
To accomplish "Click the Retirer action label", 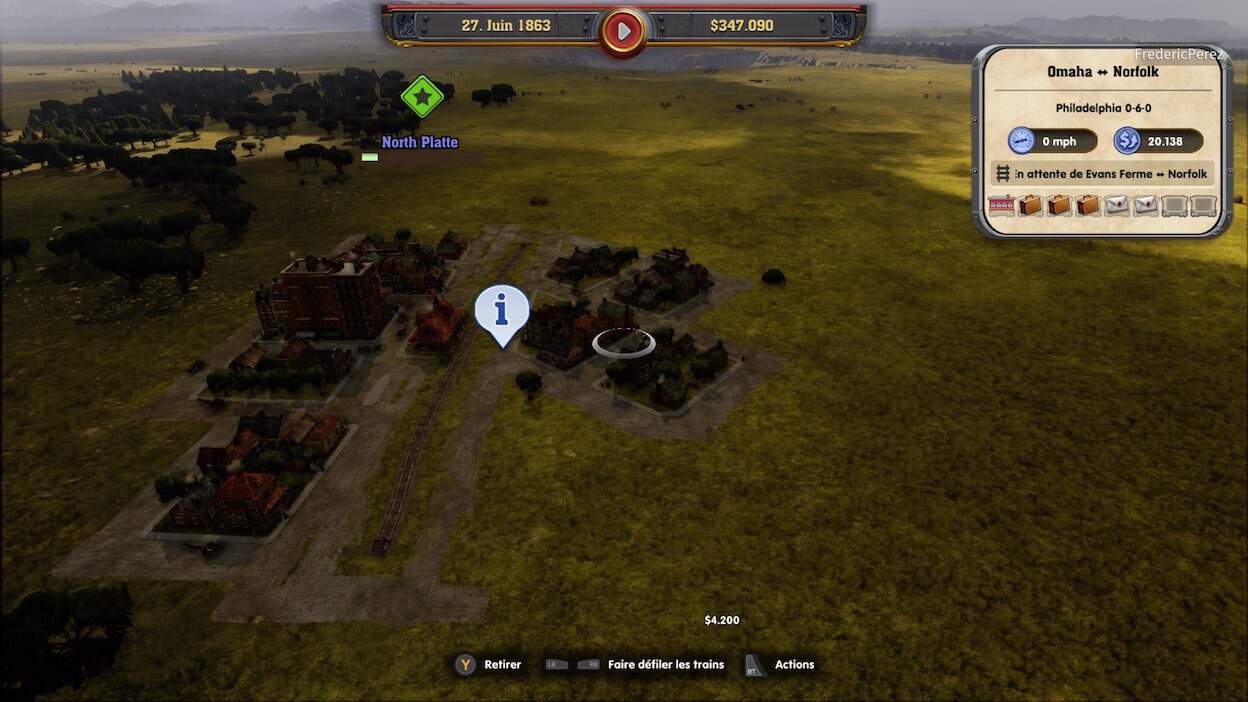I will coord(502,665).
